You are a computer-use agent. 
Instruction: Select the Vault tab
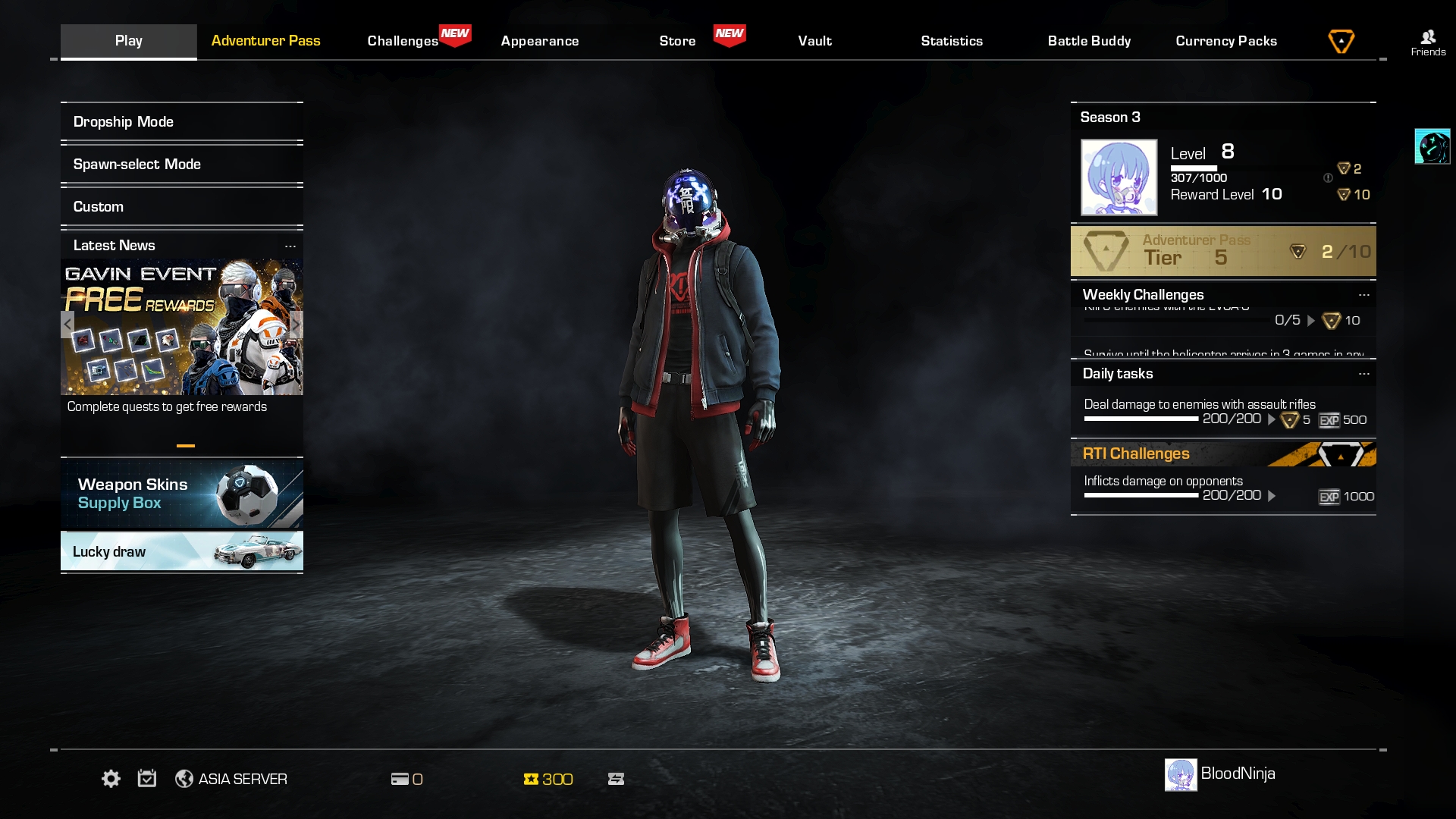814,41
